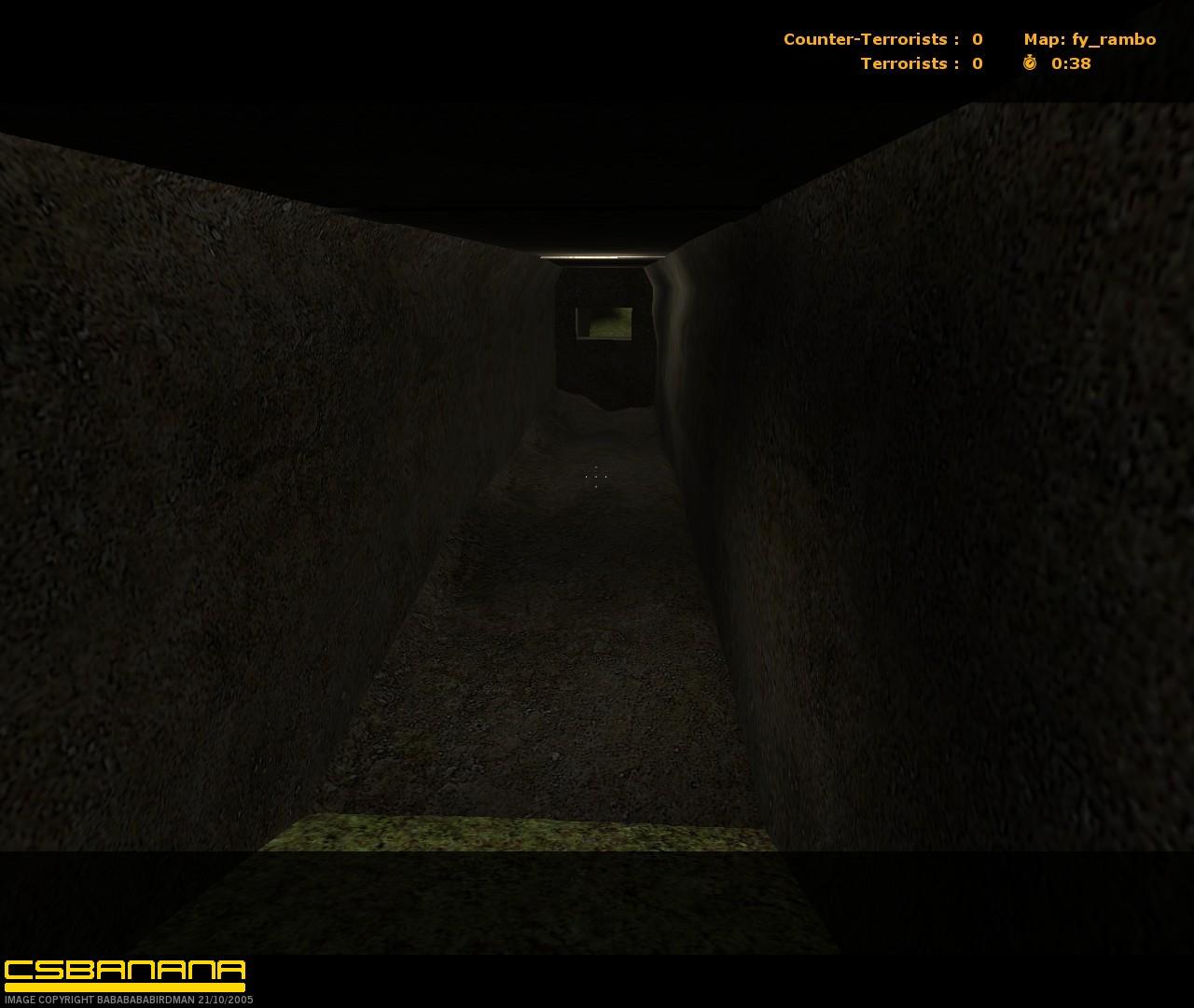The width and height of the screenshot is (1194, 1008).
Task: Toggle the HUD timer display
Action: [1054, 64]
